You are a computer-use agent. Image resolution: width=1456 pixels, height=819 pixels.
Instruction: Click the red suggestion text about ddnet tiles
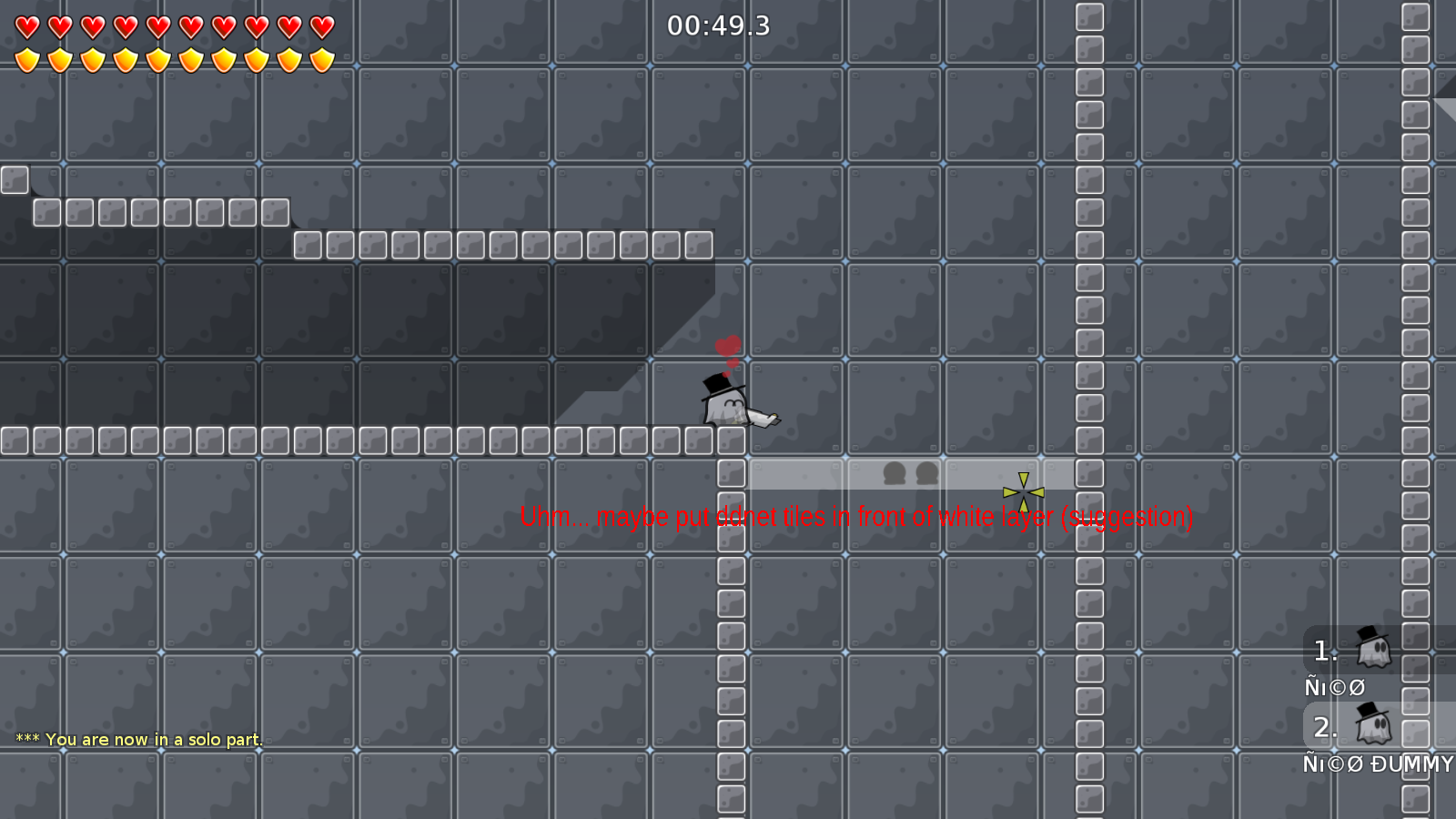856,517
